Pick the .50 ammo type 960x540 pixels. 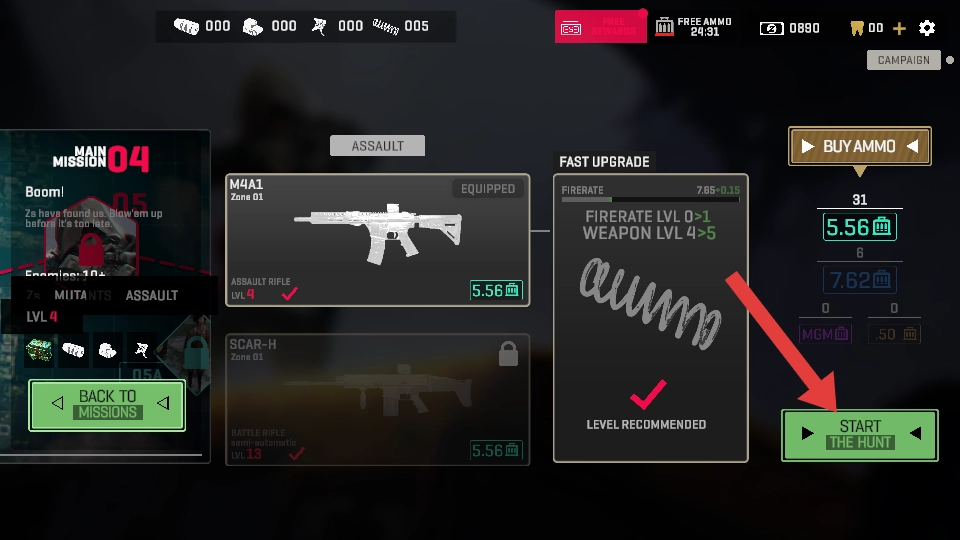click(893, 334)
